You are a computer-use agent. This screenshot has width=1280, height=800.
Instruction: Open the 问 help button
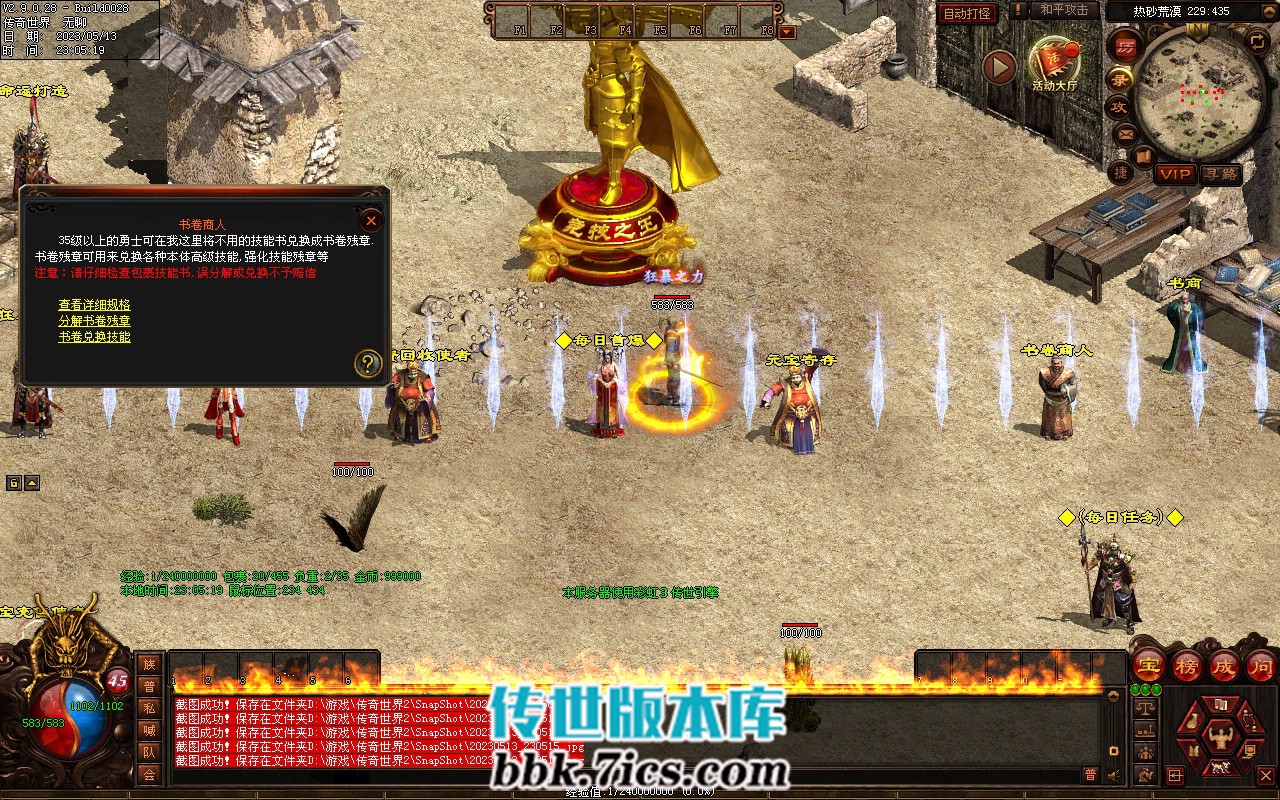coord(1260,666)
